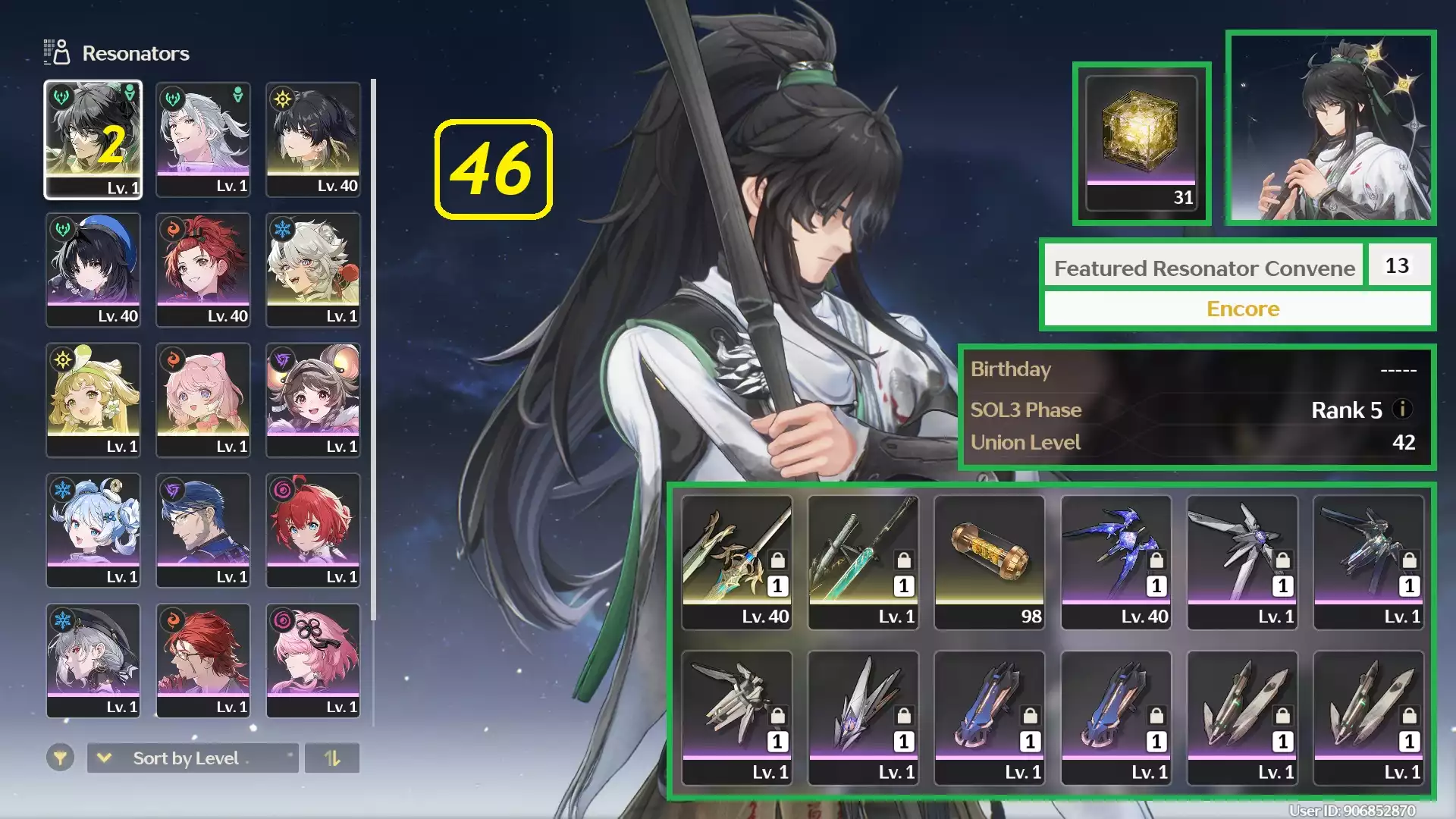Choose the blue winged Lv. 40 weapon
This screenshot has height=819, width=1456.
[1116, 562]
